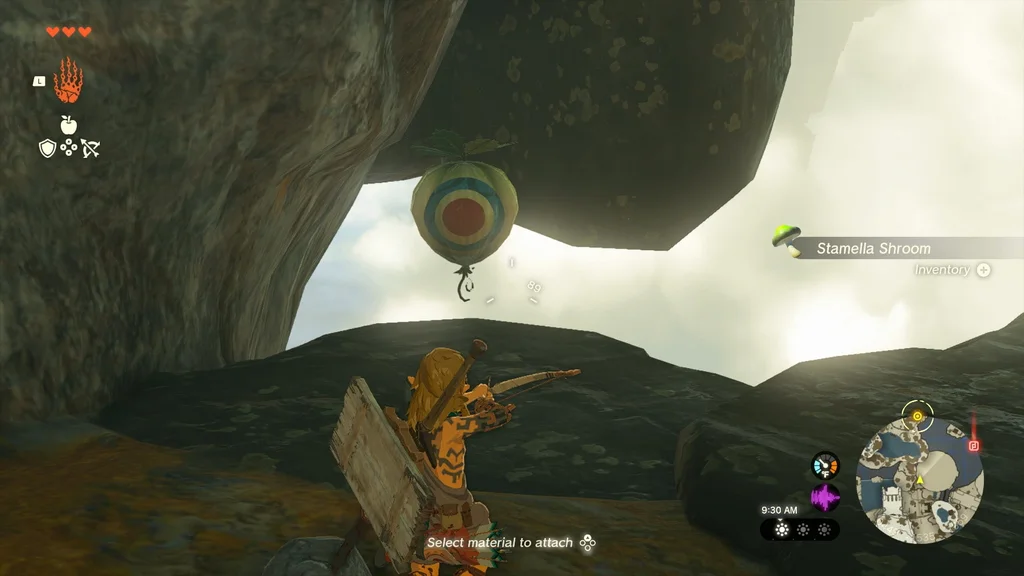
Task: Open the shield quick-select icon
Action: 46,149
